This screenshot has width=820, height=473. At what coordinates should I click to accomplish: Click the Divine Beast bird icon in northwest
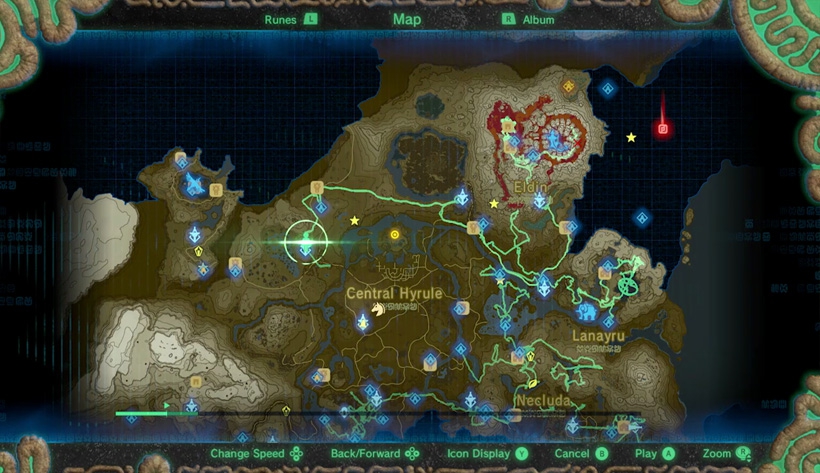pos(192,183)
